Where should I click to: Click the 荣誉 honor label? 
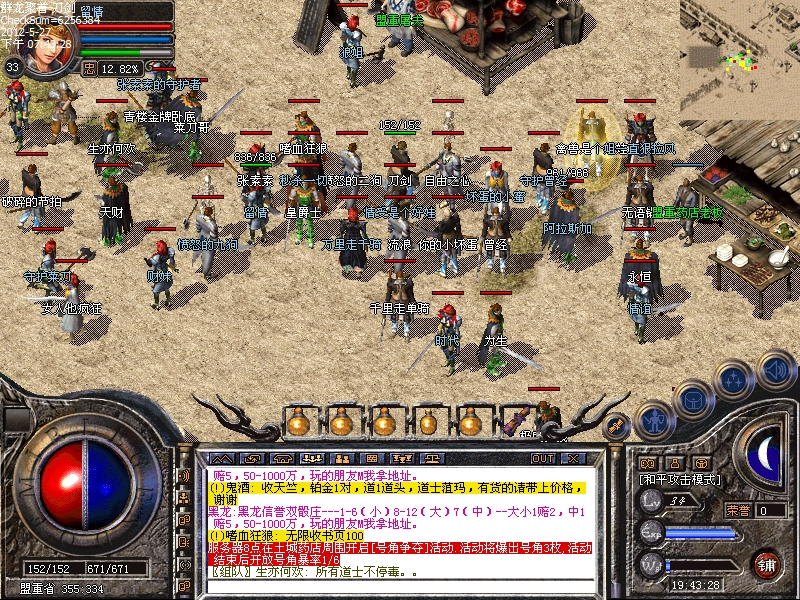(738, 510)
